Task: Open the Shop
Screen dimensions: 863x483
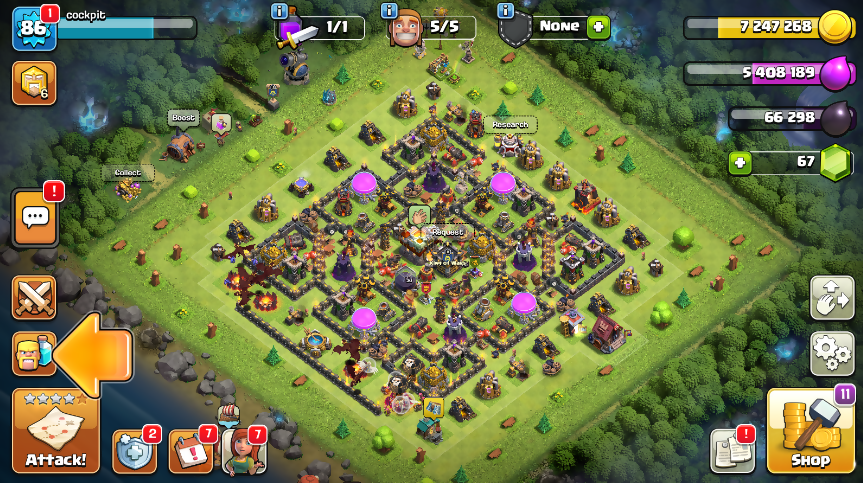Action: click(810, 431)
